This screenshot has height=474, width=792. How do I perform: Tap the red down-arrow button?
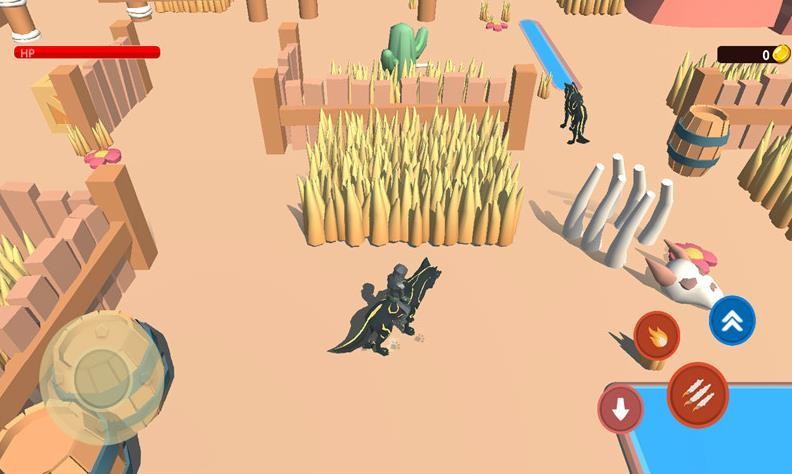tap(620, 409)
